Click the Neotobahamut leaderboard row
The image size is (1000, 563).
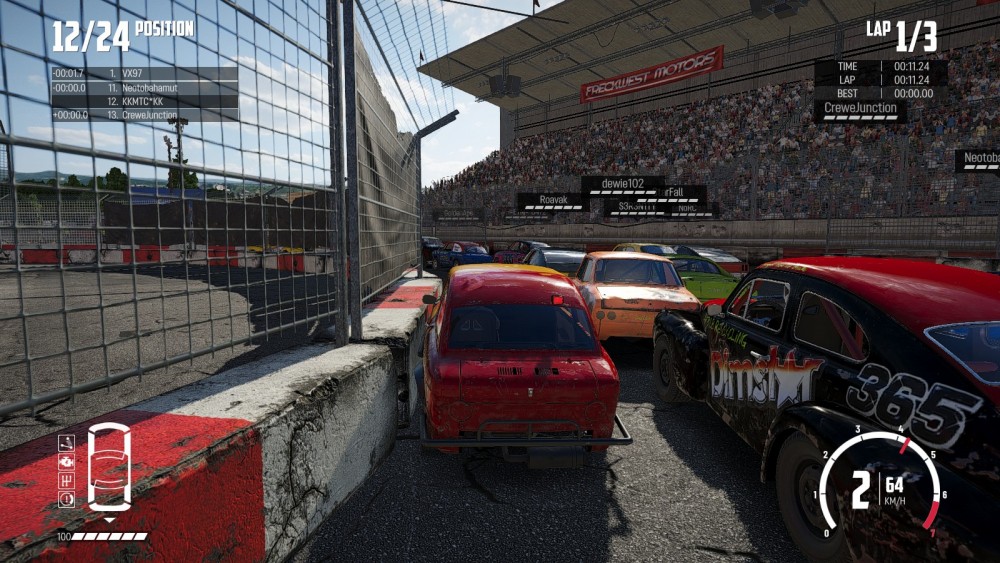[x=145, y=88]
